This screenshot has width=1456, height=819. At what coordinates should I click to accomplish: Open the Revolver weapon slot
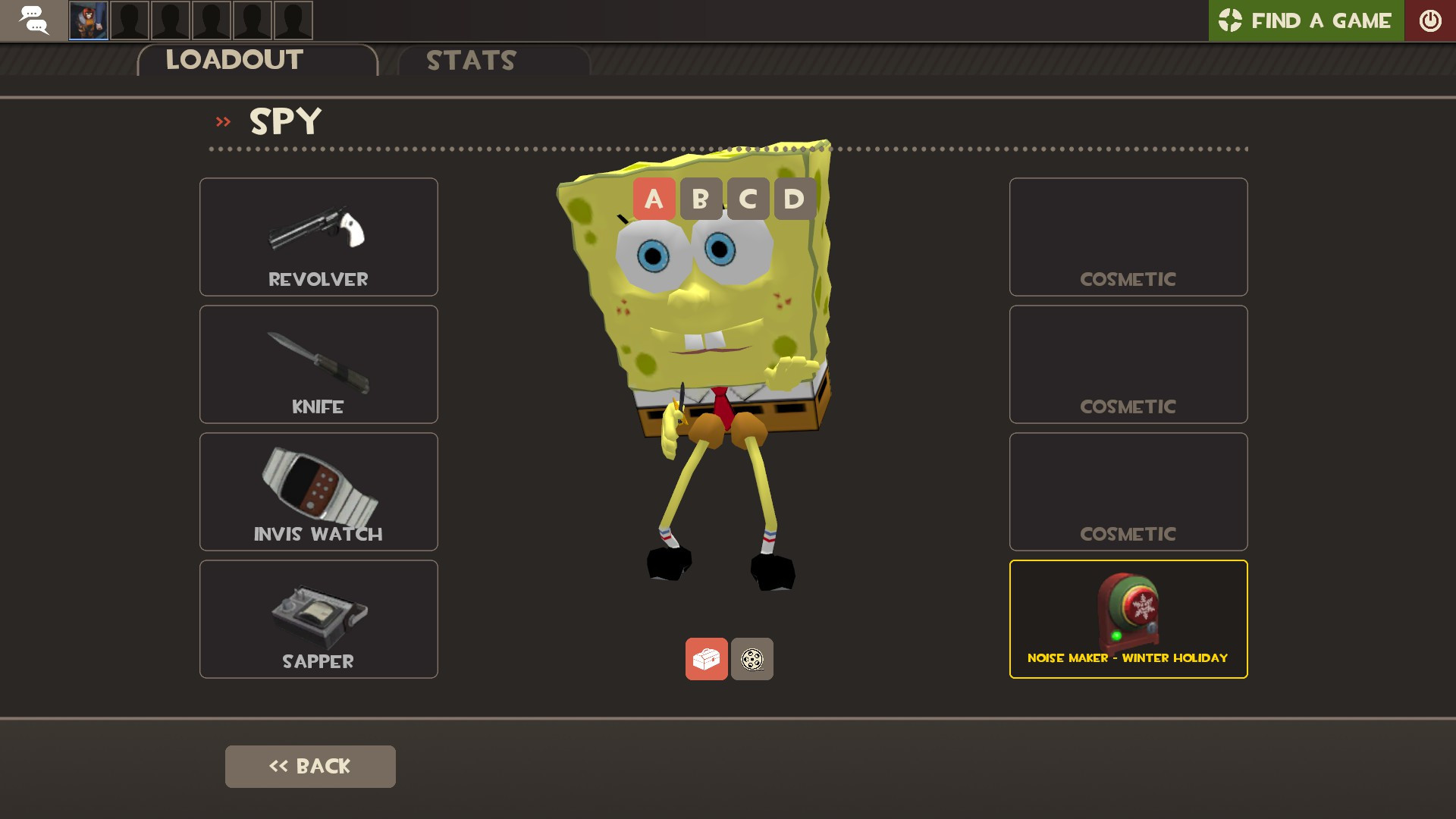[x=318, y=237]
